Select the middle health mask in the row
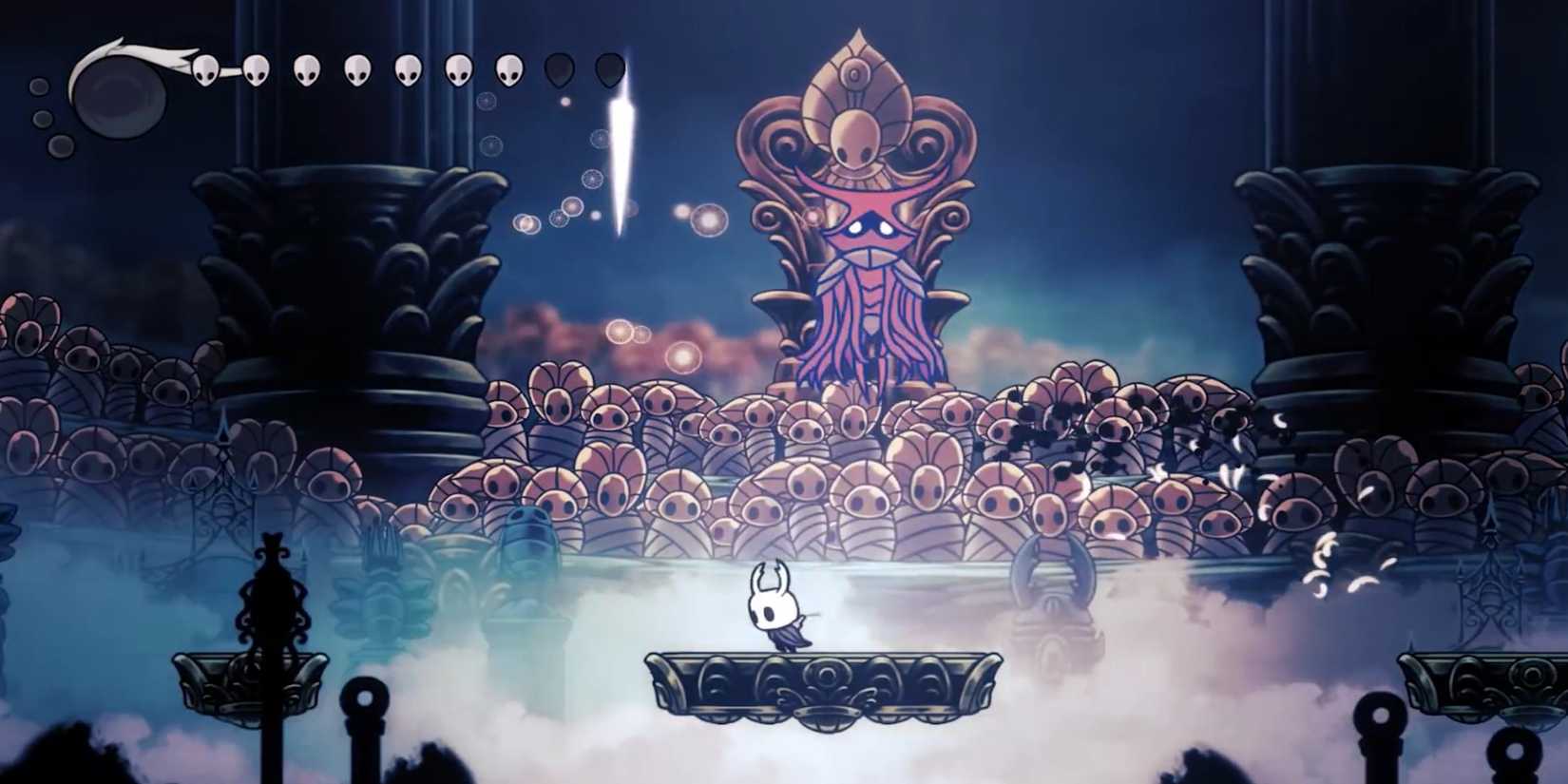 click(358, 71)
